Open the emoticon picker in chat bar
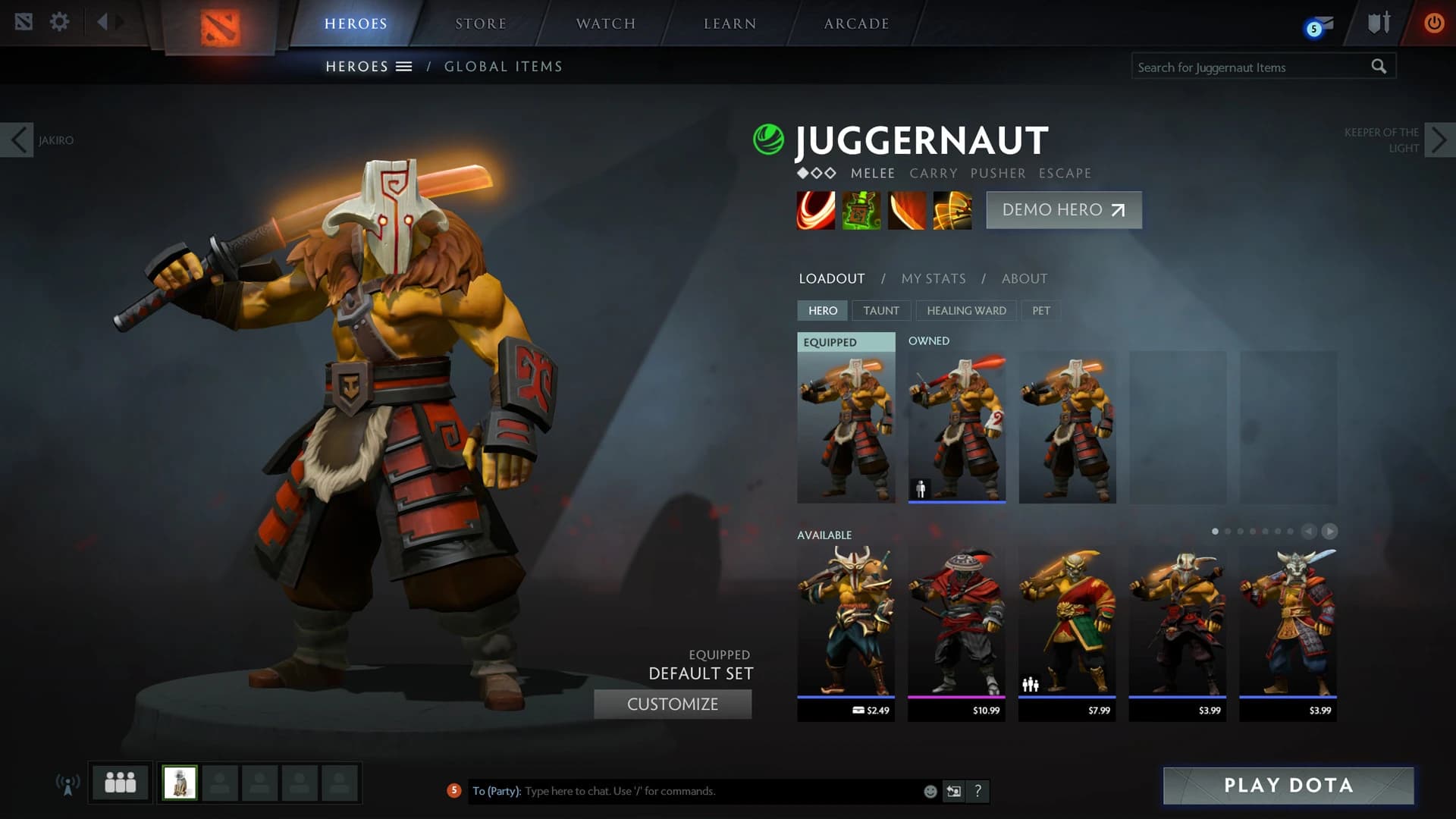This screenshot has height=819, width=1456. click(x=930, y=791)
